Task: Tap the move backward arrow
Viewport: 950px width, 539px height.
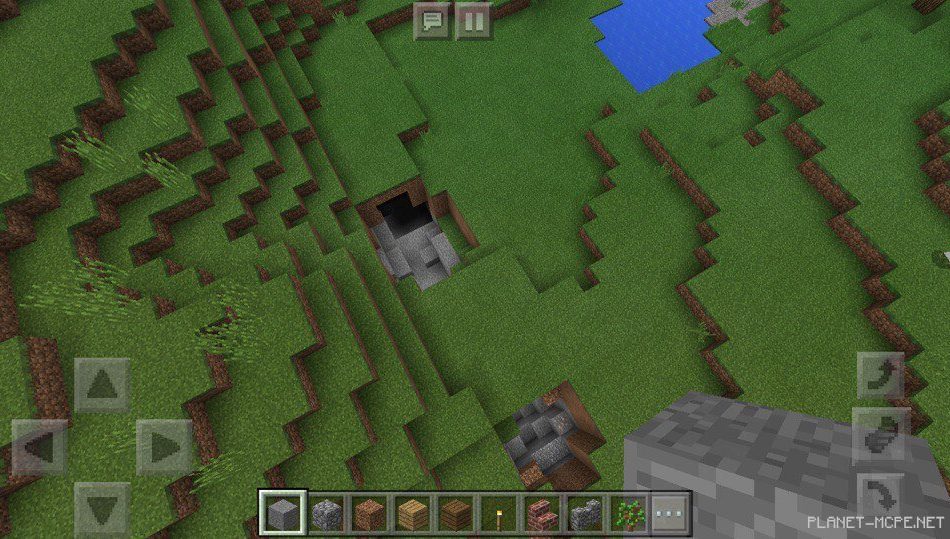Action: pos(102,508)
